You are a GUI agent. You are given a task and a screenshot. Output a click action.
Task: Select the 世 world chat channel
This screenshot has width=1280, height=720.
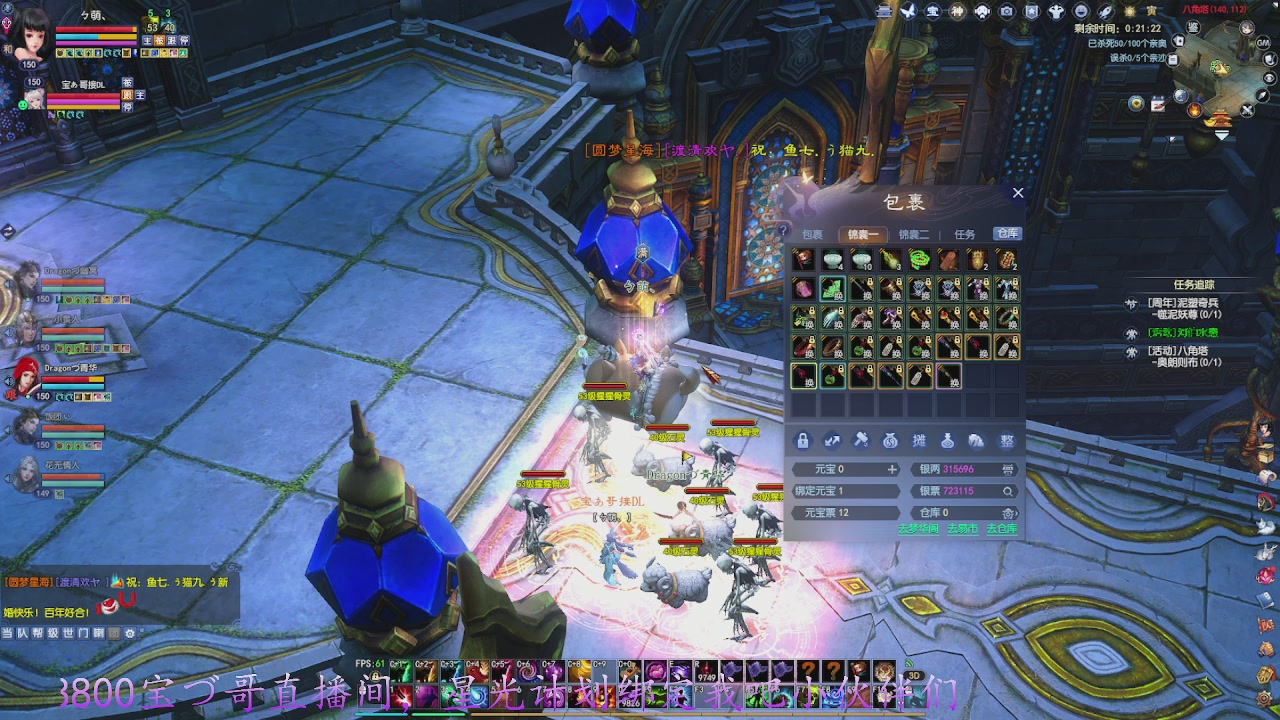(x=68, y=633)
